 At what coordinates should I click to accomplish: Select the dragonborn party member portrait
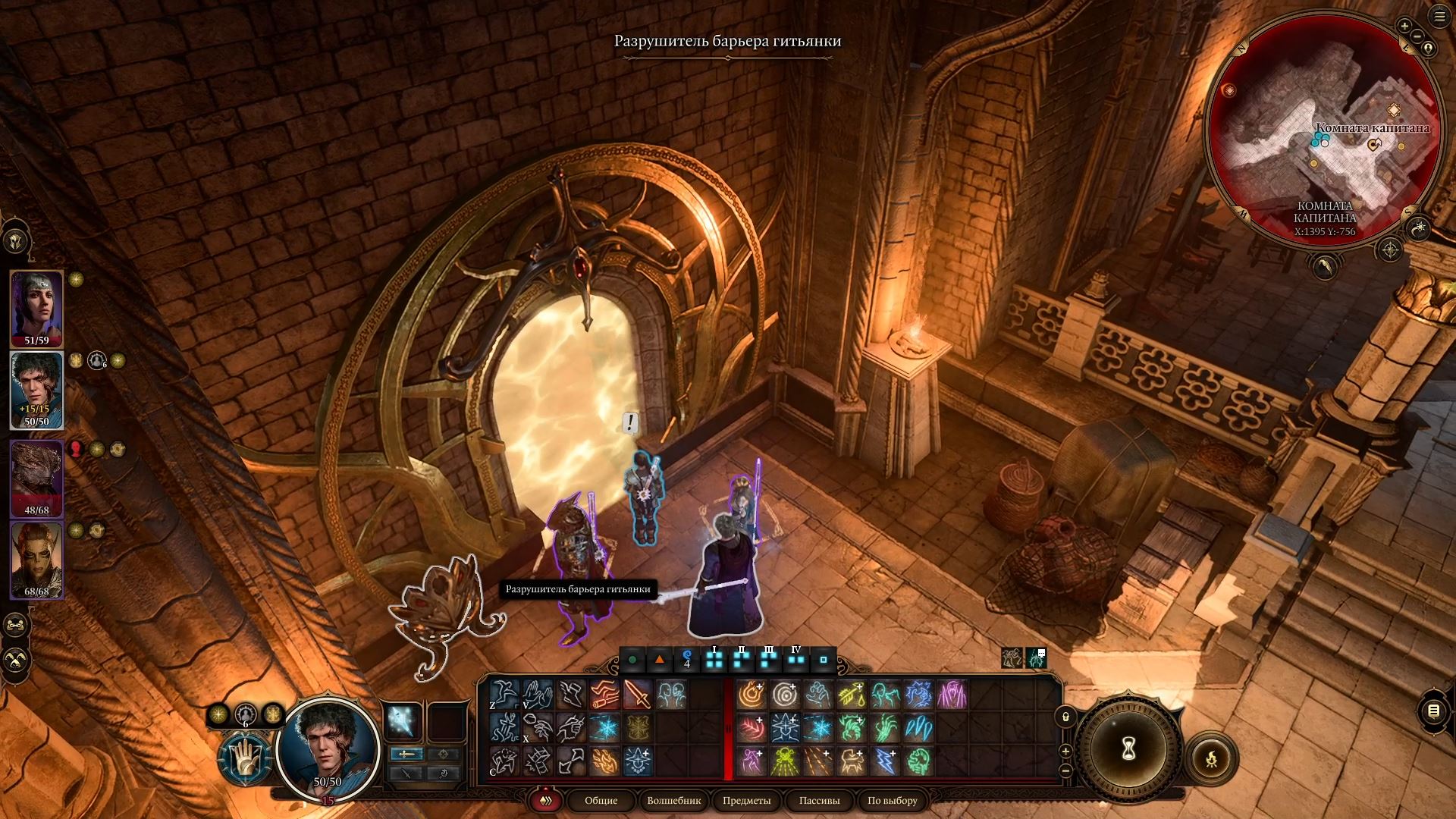(x=36, y=476)
